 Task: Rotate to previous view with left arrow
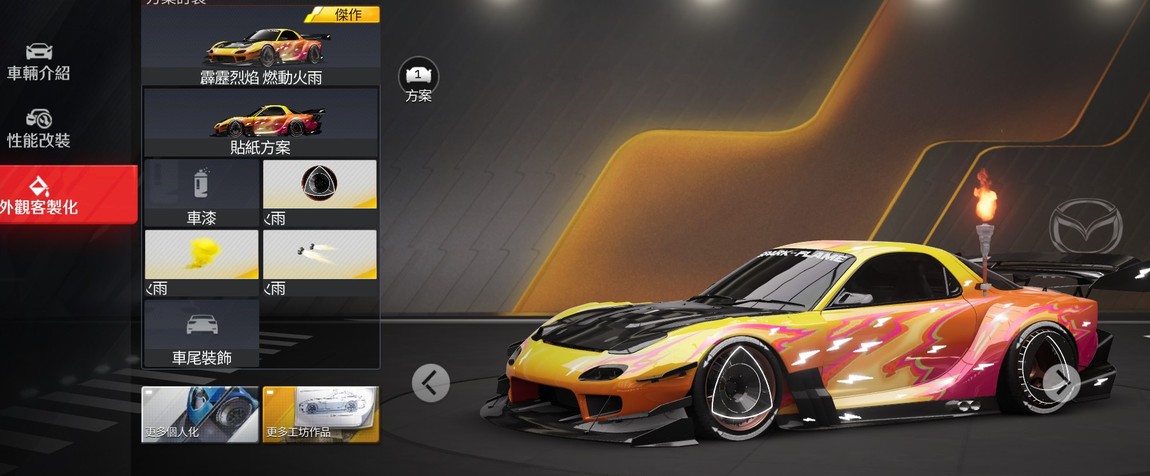(x=430, y=382)
